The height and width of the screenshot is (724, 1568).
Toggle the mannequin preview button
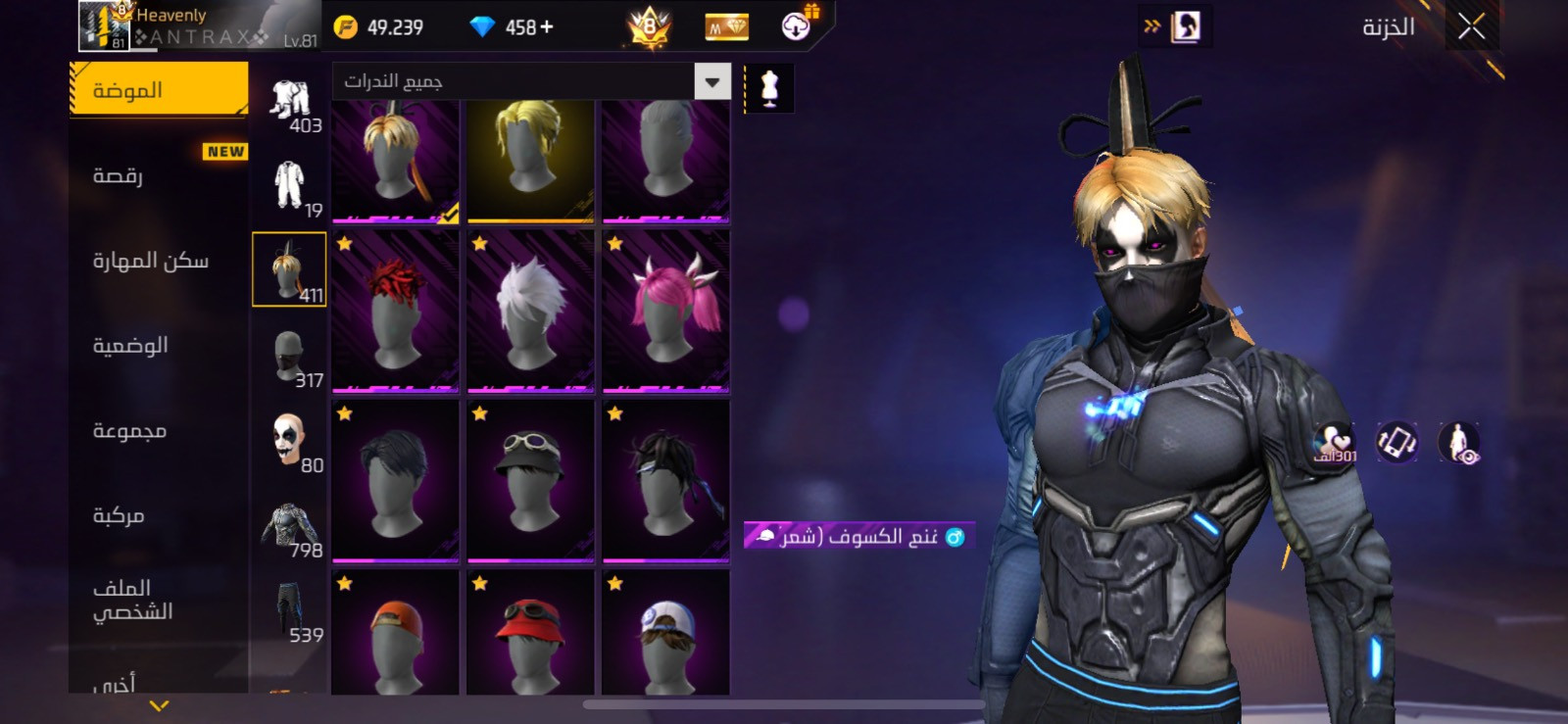pyautogui.click(x=770, y=88)
